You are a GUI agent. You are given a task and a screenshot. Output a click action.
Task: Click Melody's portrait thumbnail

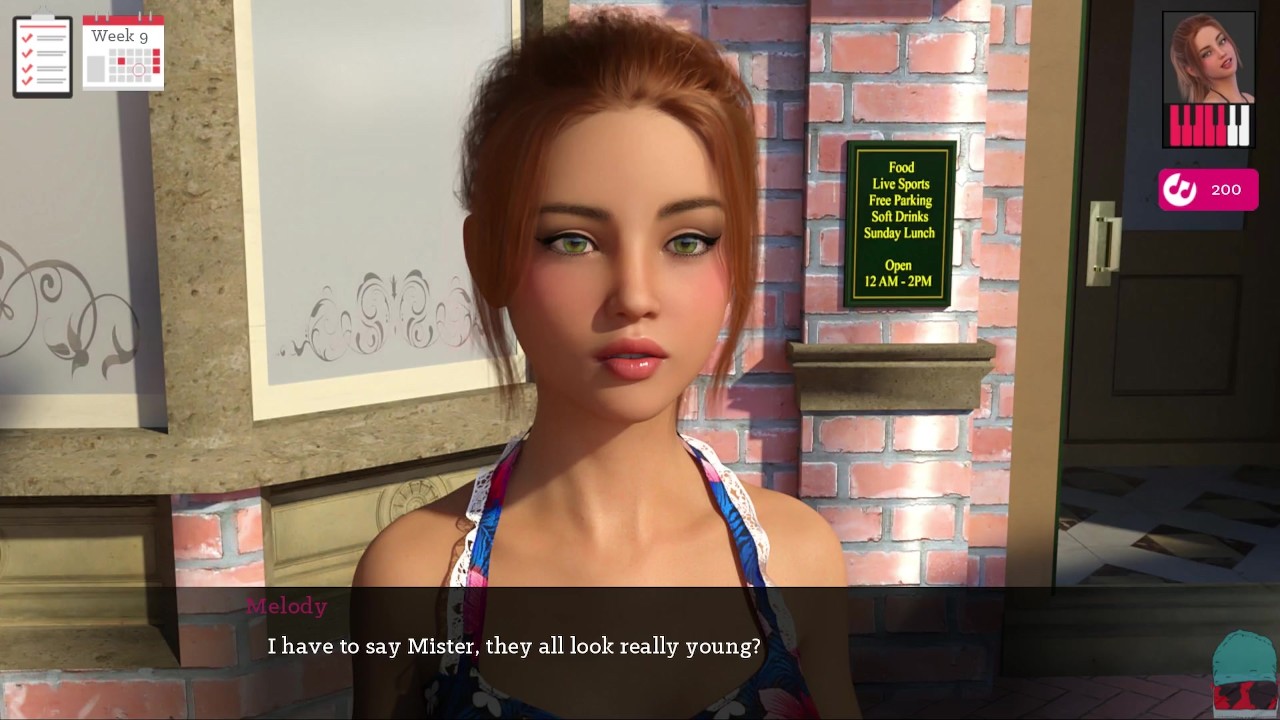(1208, 56)
